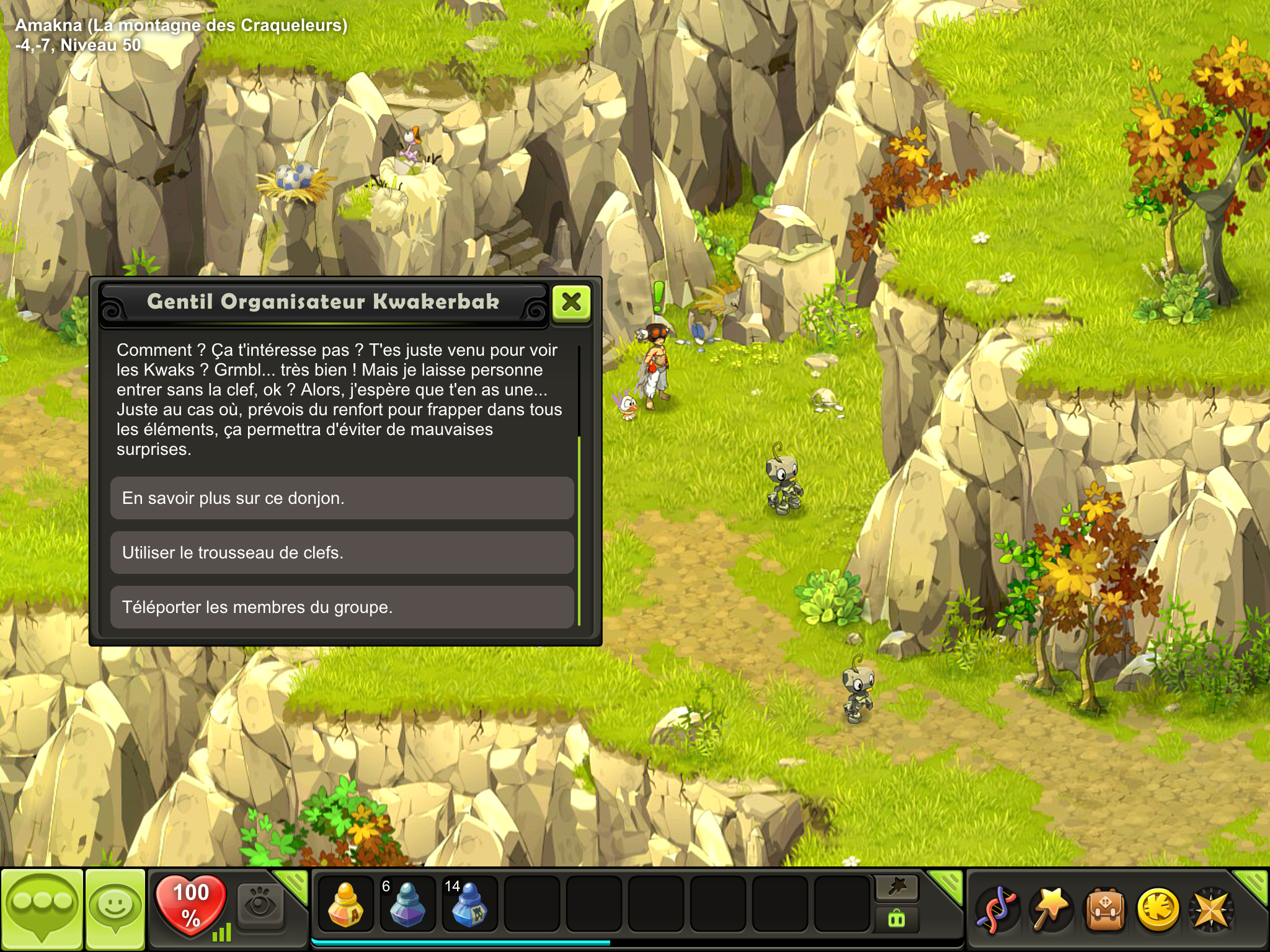The image size is (1270, 952).
Task: Choose "En savoir plus sur ce donjon"
Action: click(x=342, y=498)
